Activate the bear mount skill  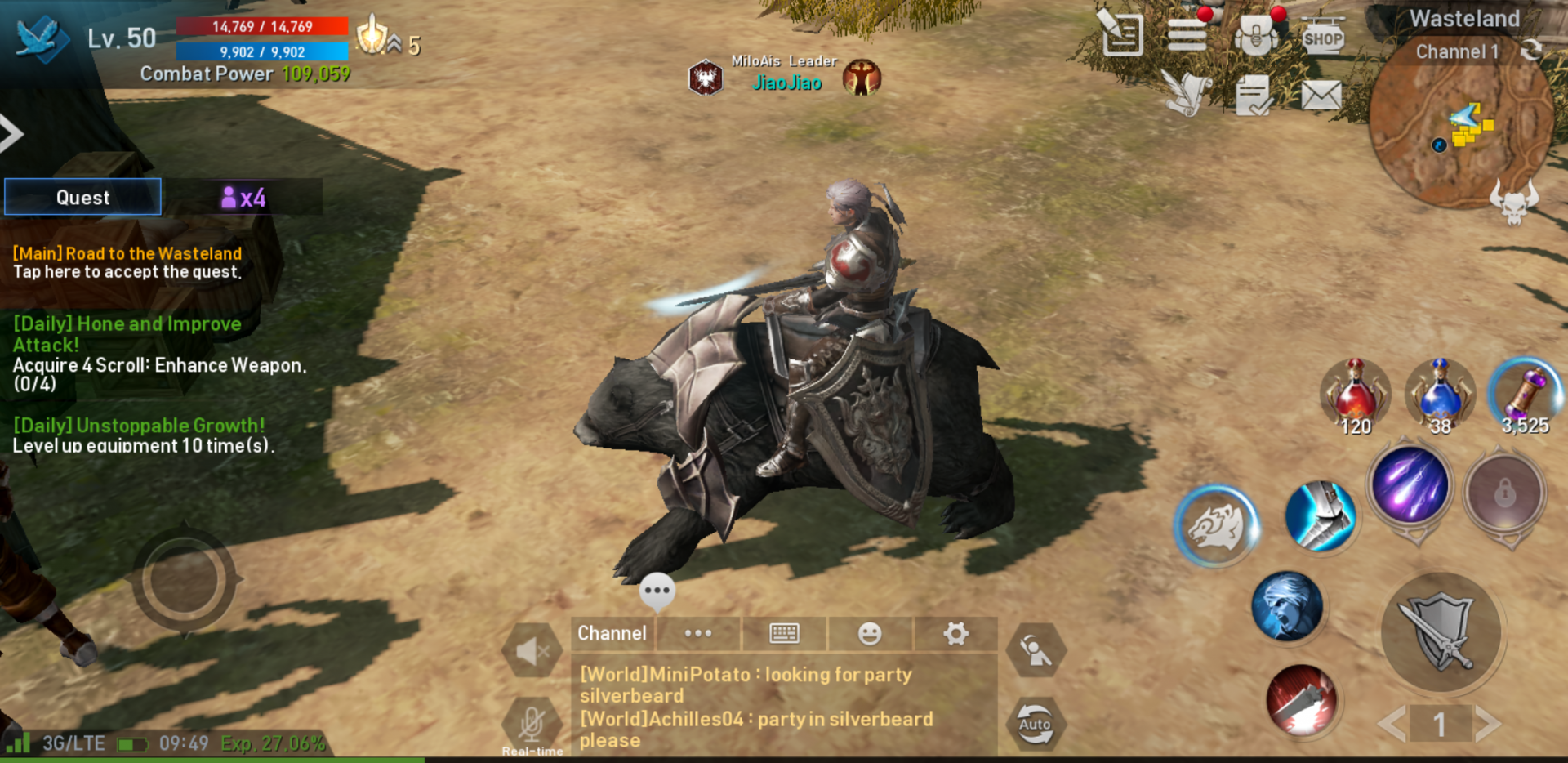pyautogui.click(x=1216, y=526)
